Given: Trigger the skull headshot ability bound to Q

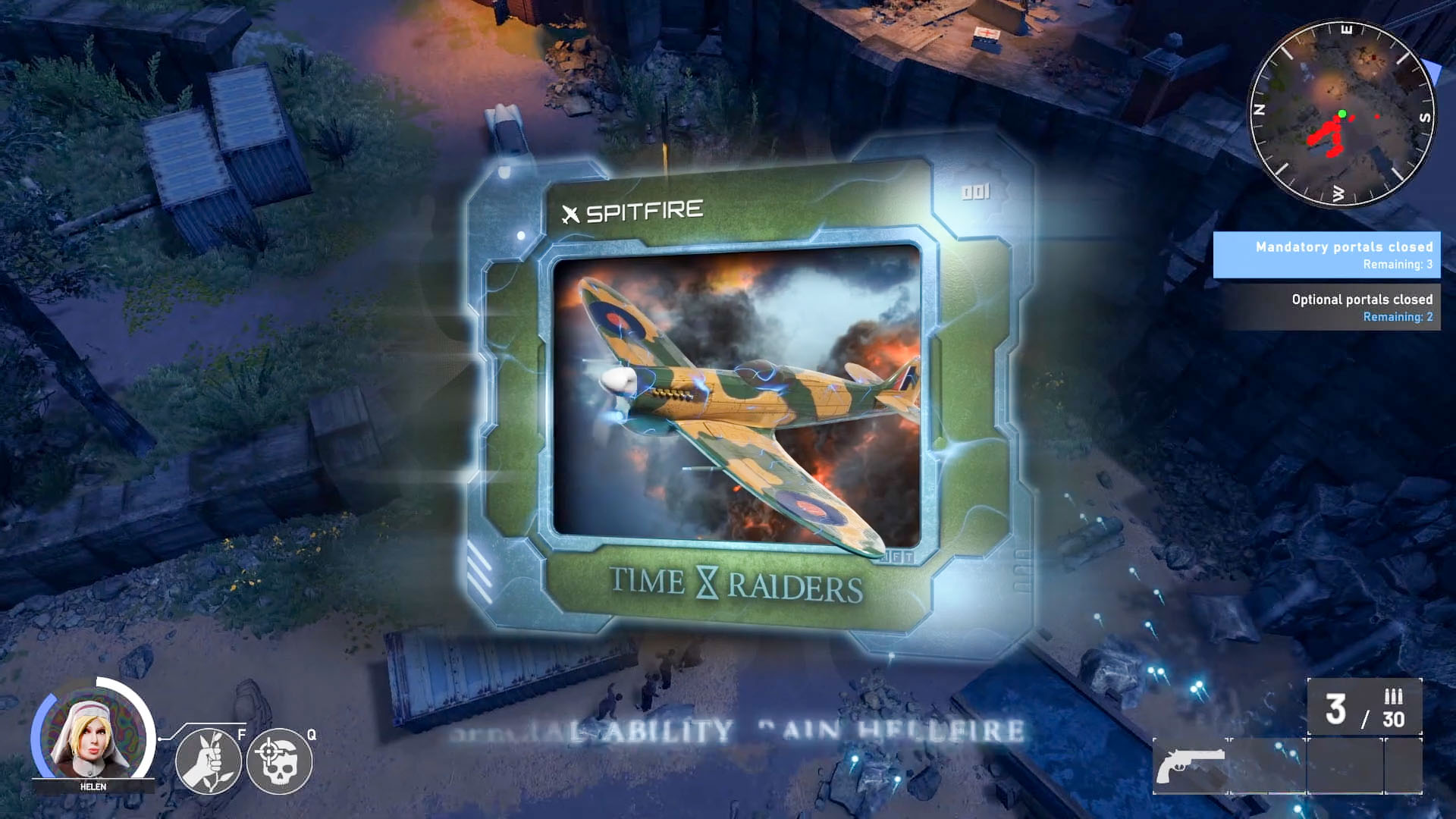Looking at the screenshot, I should (279, 761).
